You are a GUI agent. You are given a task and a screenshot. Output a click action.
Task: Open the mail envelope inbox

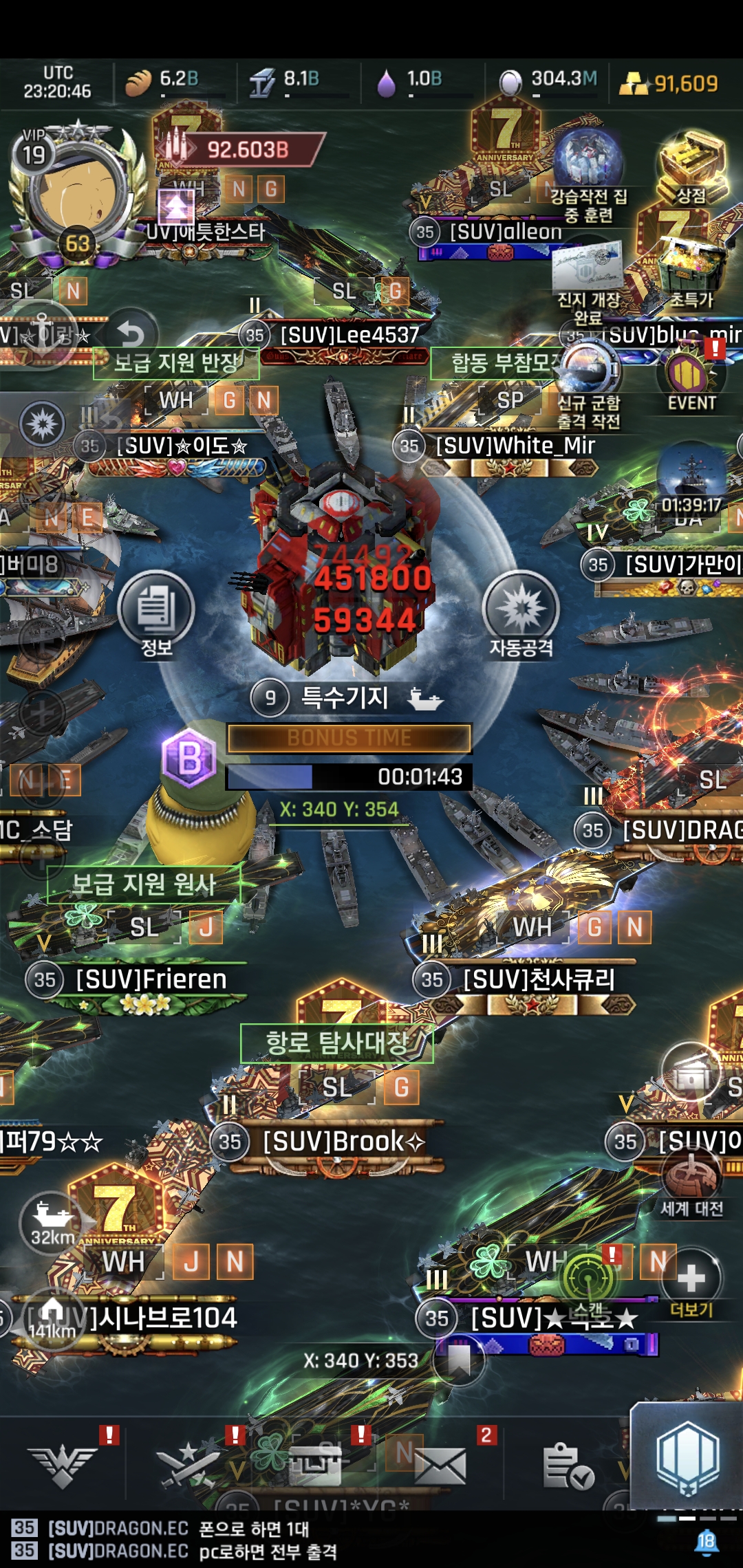pos(440,1465)
